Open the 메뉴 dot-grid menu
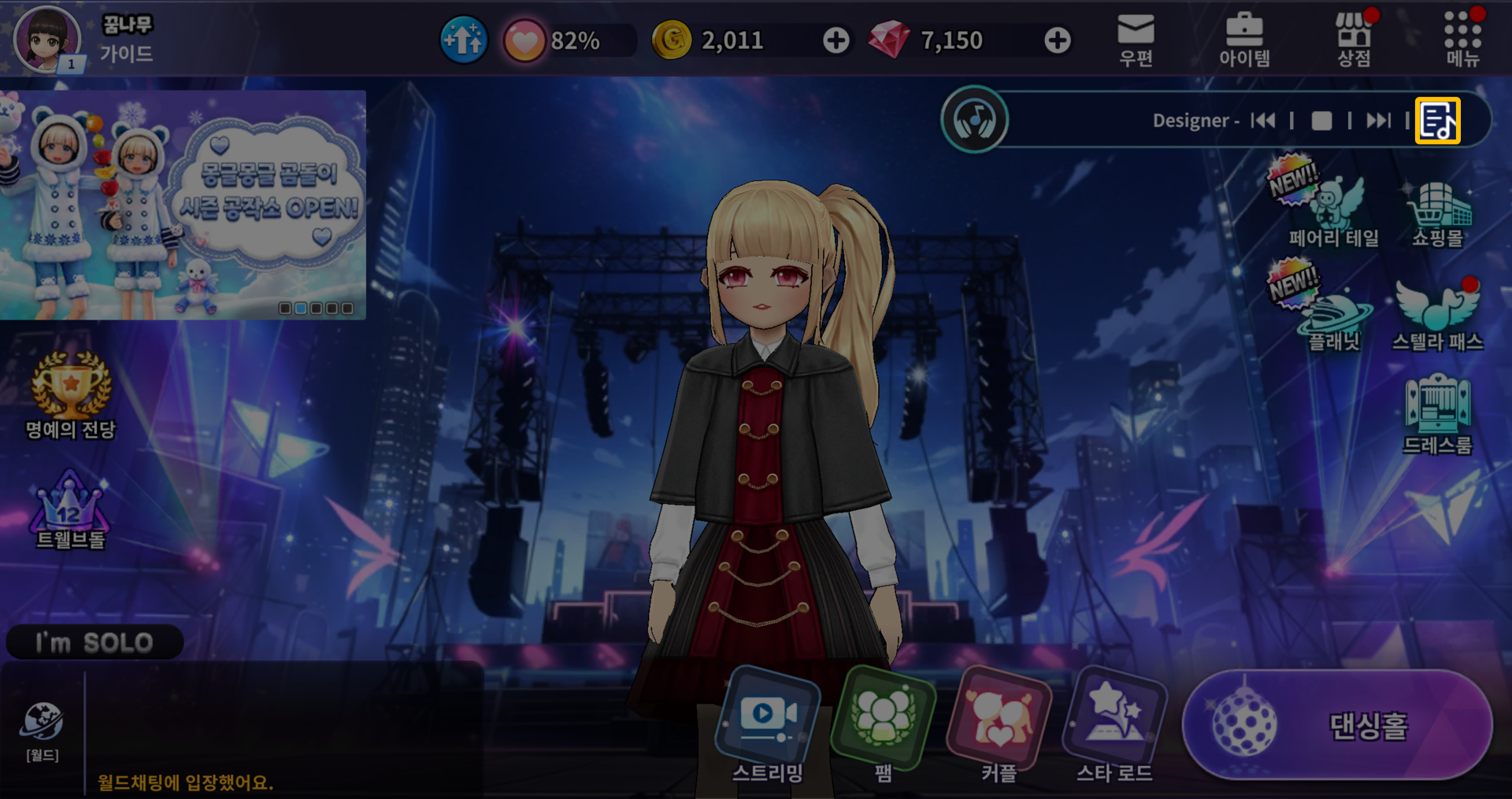The width and height of the screenshot is (1512, 799). 1462,39
